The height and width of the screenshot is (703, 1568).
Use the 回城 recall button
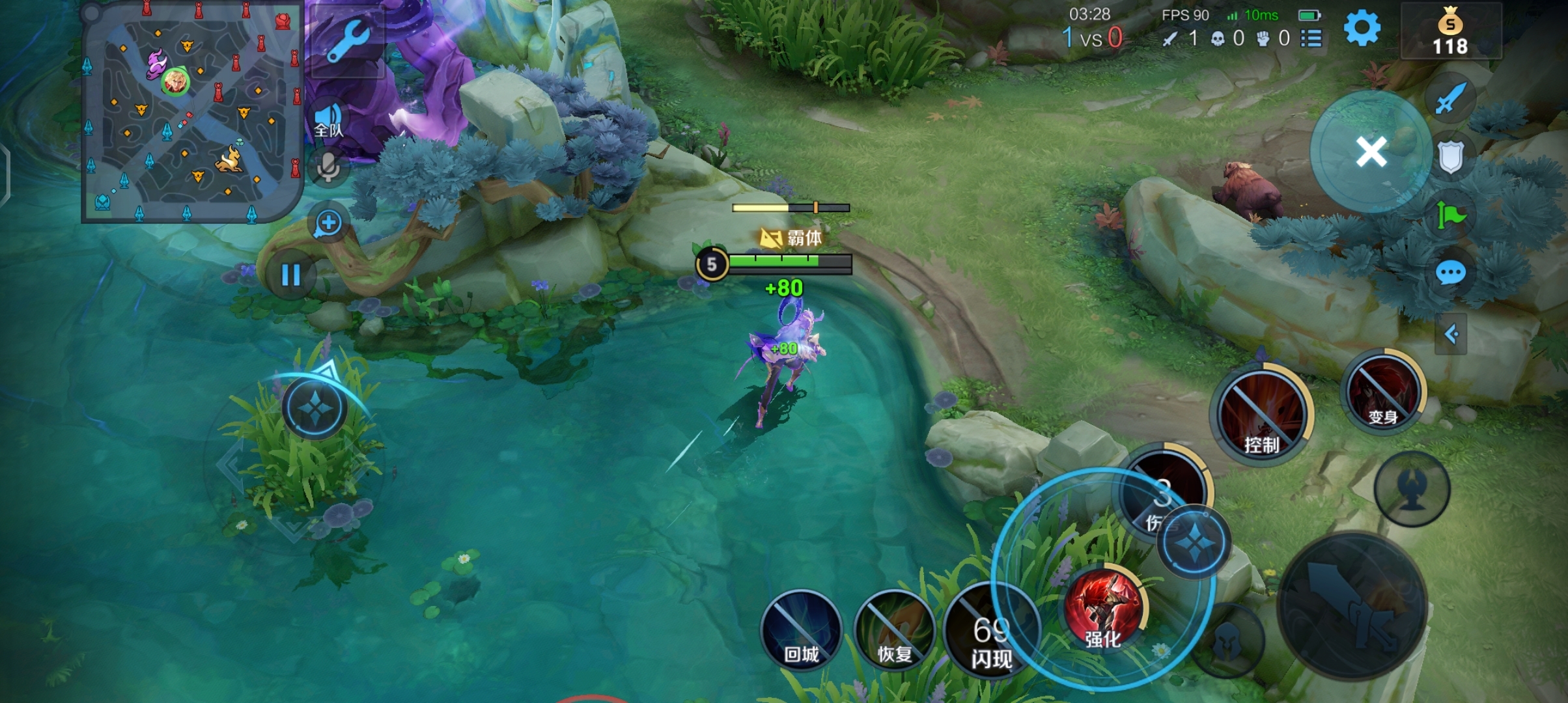click(x=801, y=629)
